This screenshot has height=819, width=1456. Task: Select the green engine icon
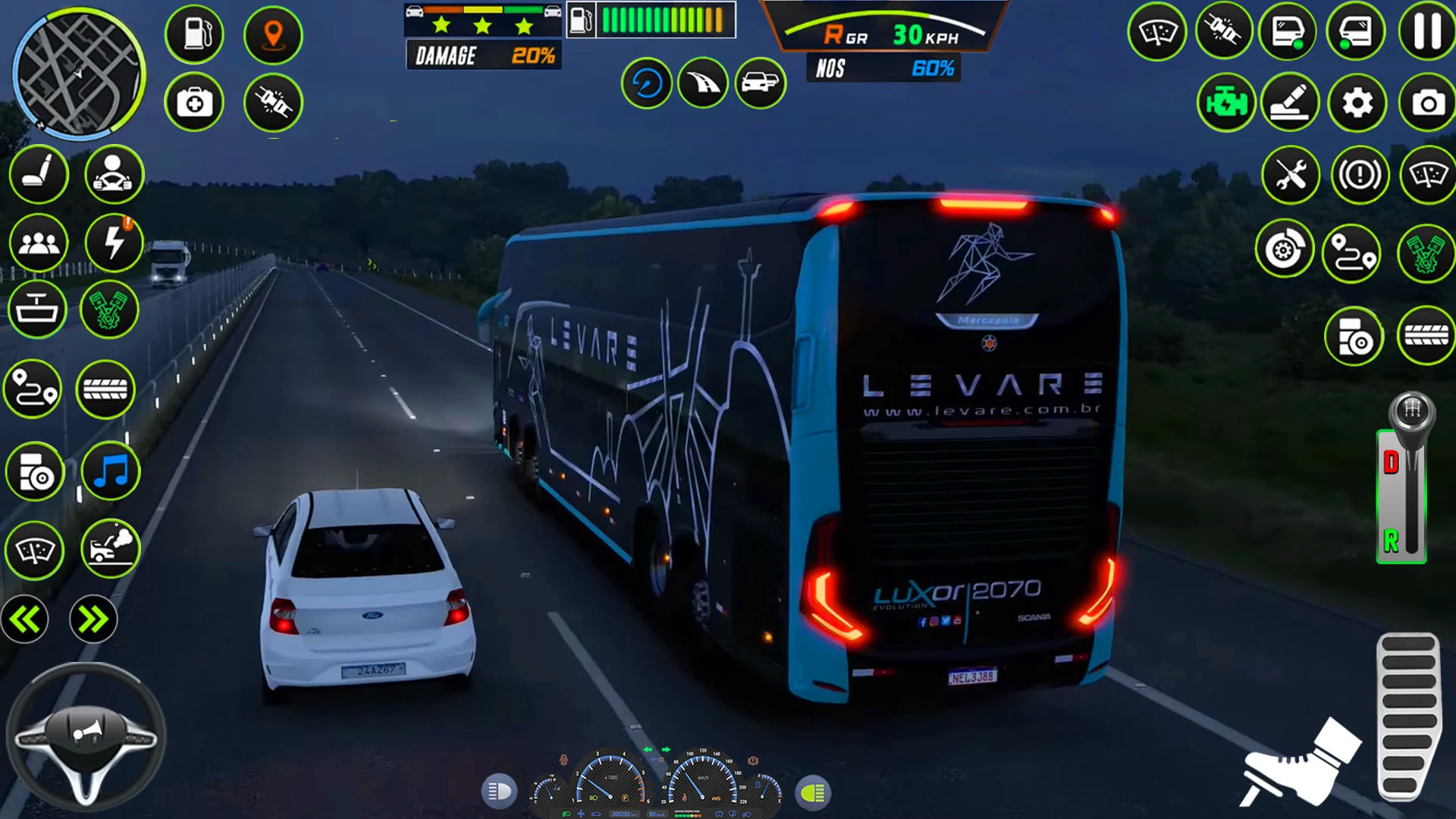(1225, 102)
